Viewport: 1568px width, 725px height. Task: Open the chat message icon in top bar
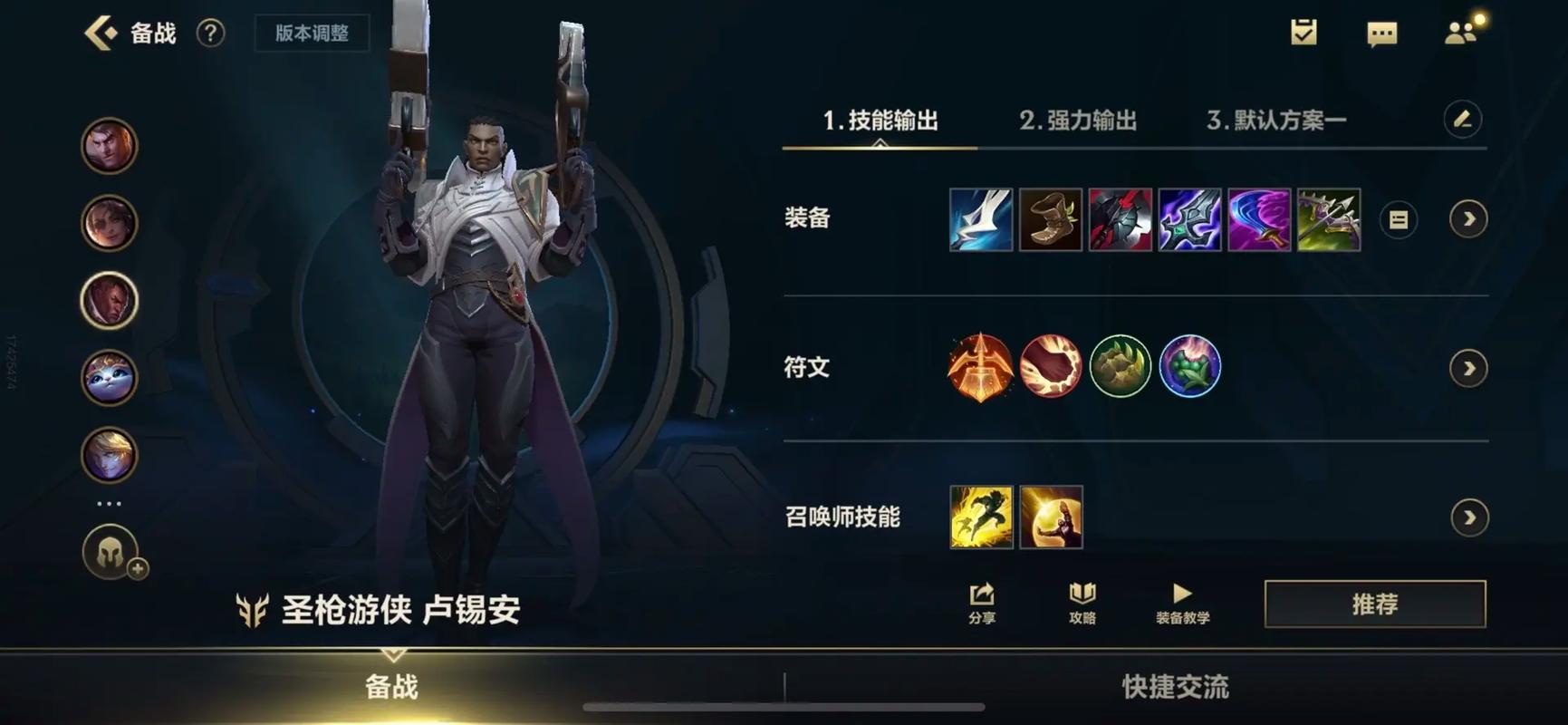1381,33
